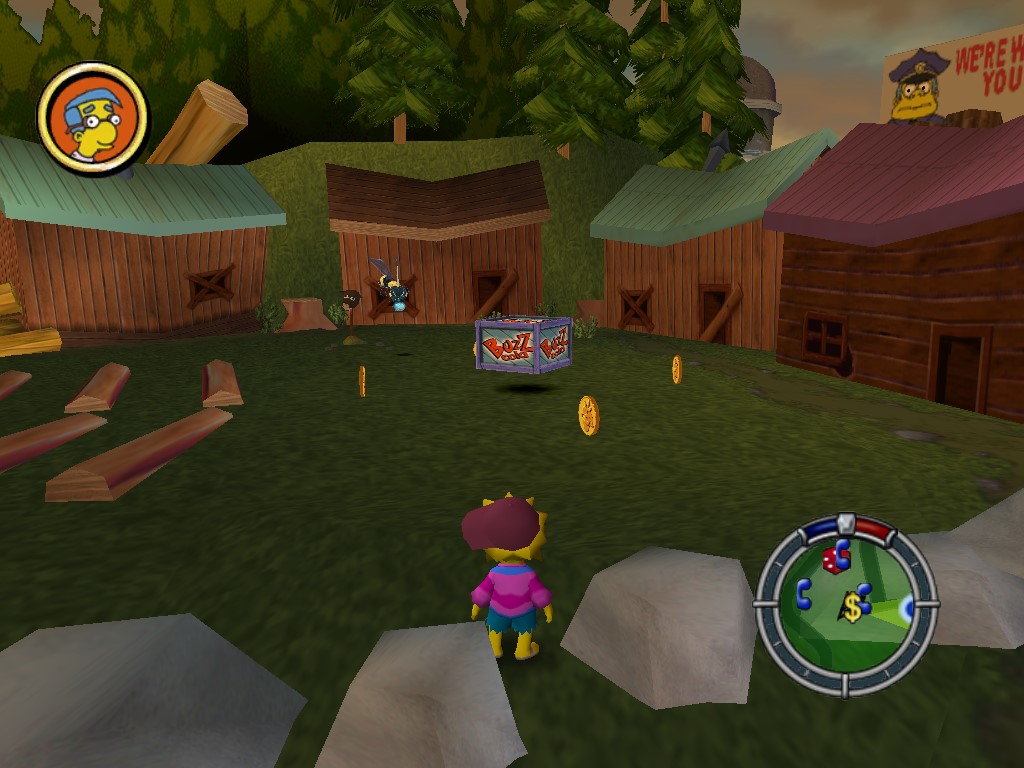Click the Milhouse character portrait icon
Image resolution: width=1024 pixels, height=768 pixels.
click(x=93, y=119)
